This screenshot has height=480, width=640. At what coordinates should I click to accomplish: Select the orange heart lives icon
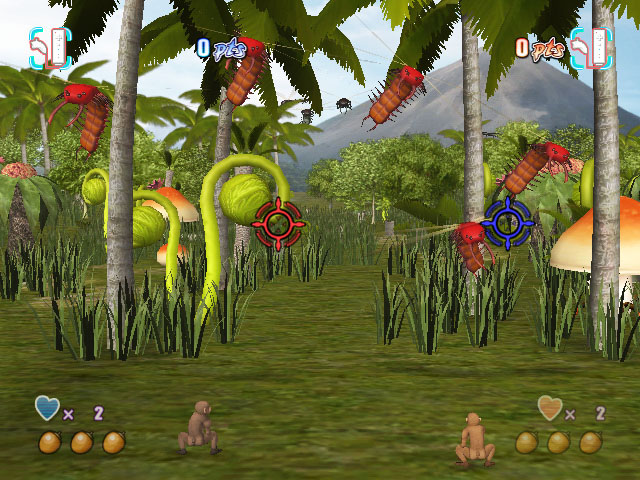click(549, 408)
